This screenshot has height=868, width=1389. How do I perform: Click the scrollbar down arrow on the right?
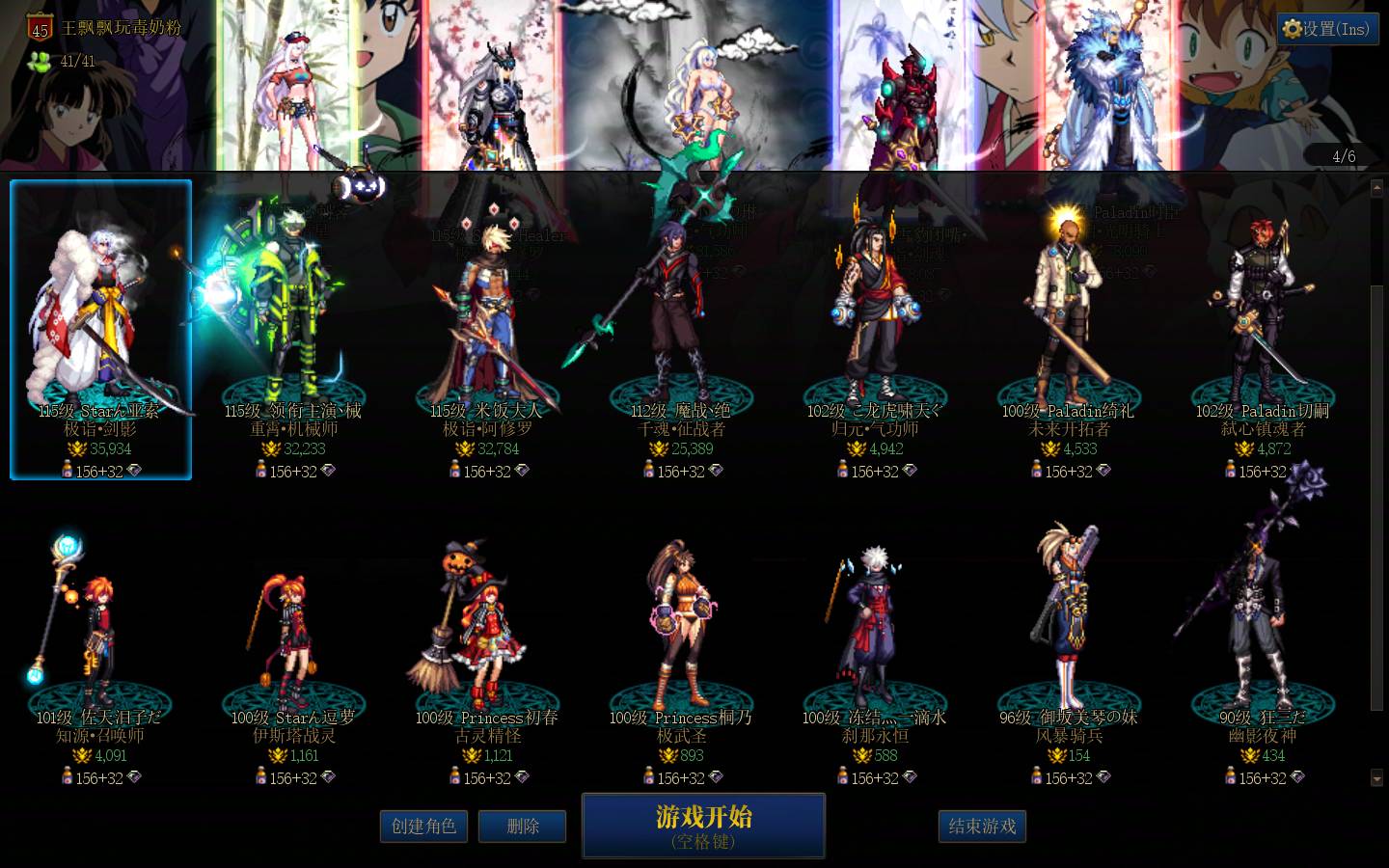(x=1375, y=778)
